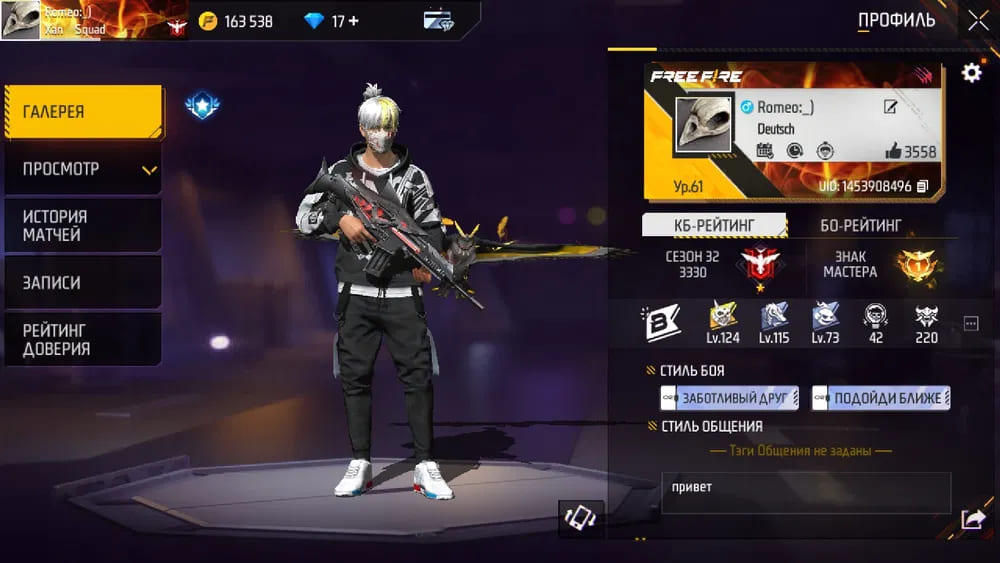Open Рейтинг доверия trust rating
The width and height of the screenshot is (1000, 563).
83,340
